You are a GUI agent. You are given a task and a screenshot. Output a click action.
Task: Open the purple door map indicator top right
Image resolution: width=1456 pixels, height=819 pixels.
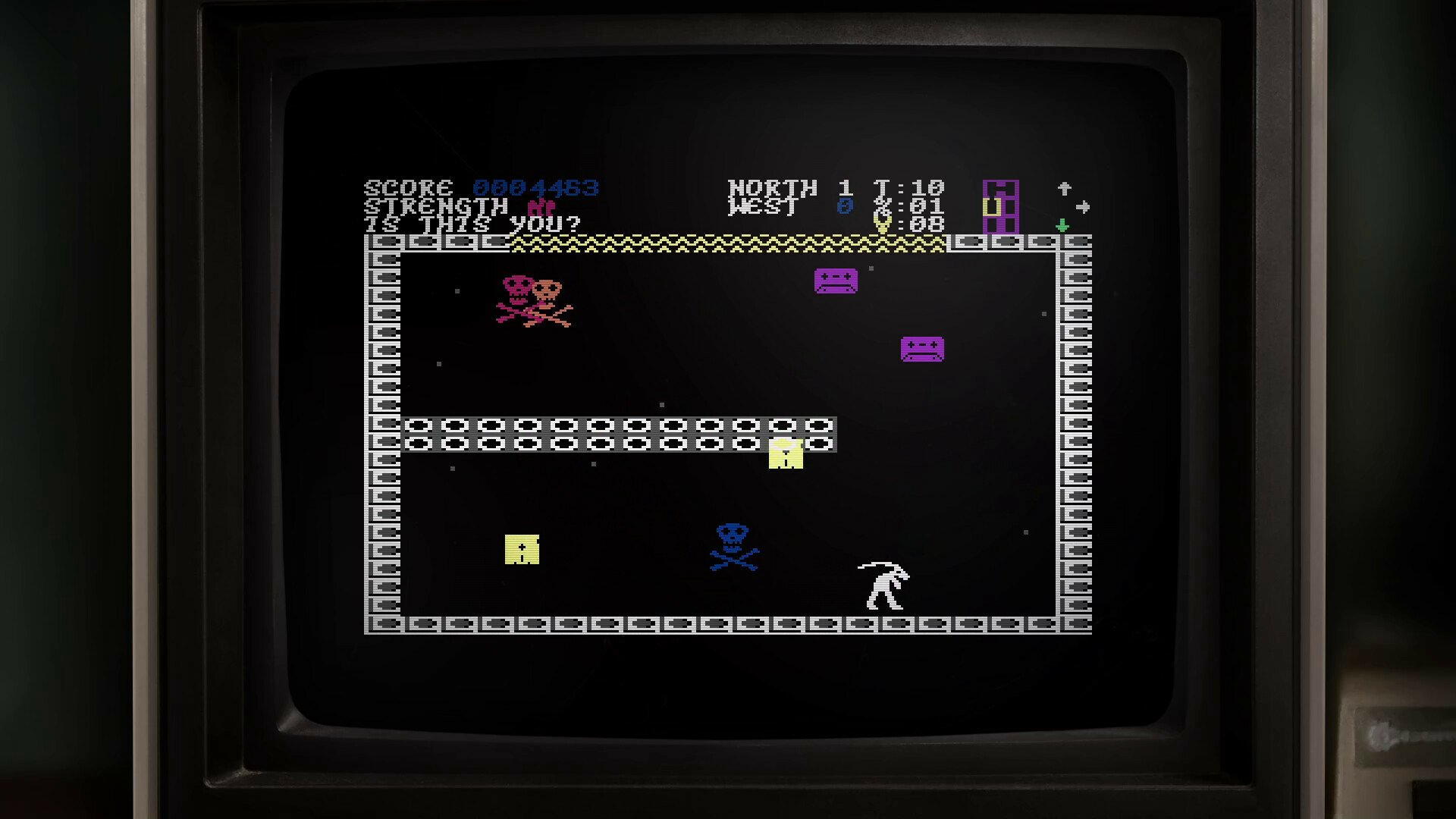coord(1001,205)
